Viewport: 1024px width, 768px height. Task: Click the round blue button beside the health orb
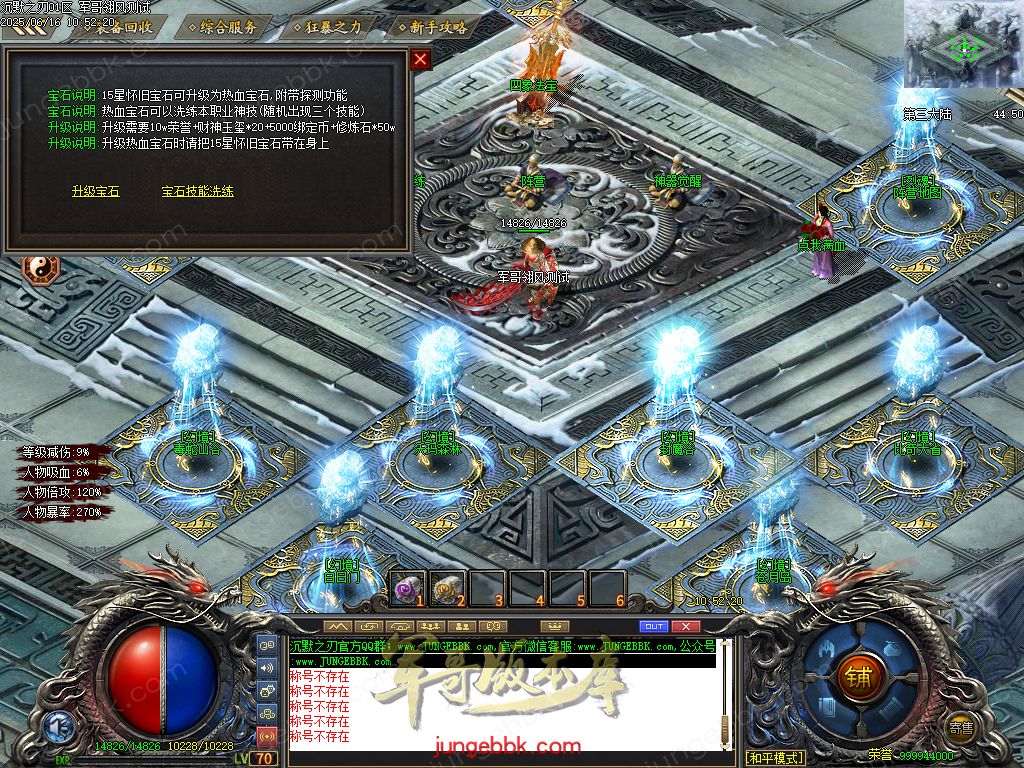[56, 728]
